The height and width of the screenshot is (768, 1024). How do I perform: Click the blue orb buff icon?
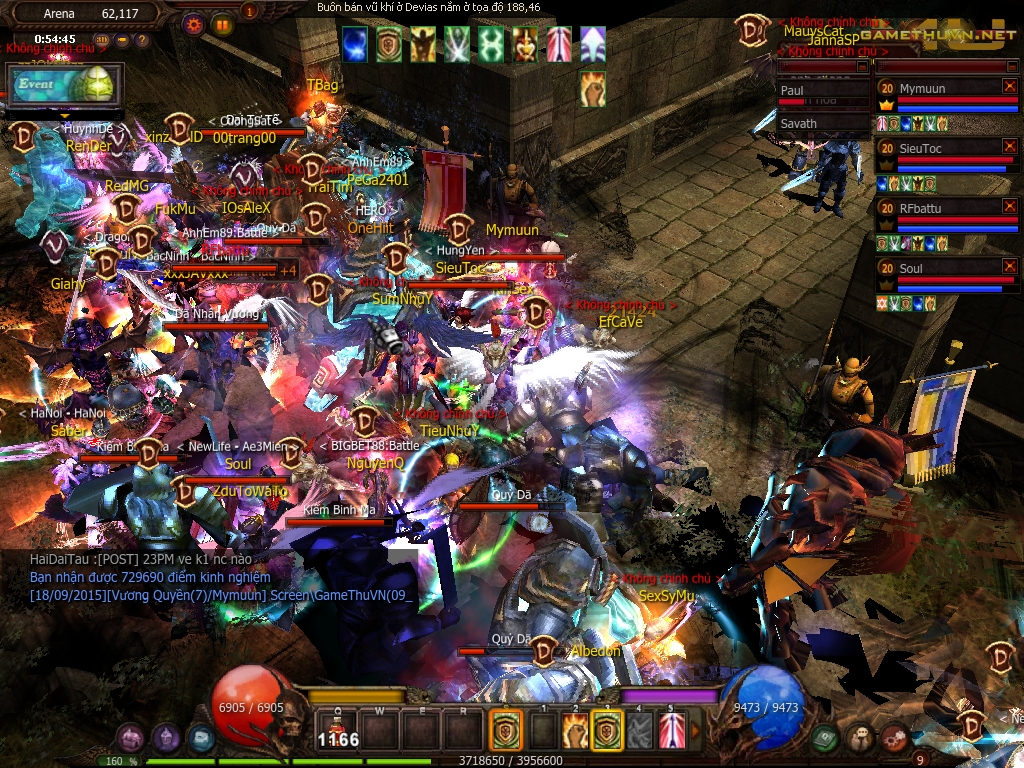click(x=355, y=42)
